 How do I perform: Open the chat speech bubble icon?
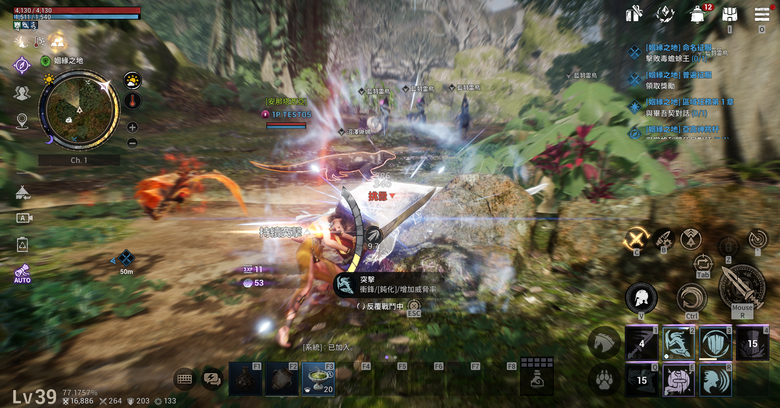[211, 378]
